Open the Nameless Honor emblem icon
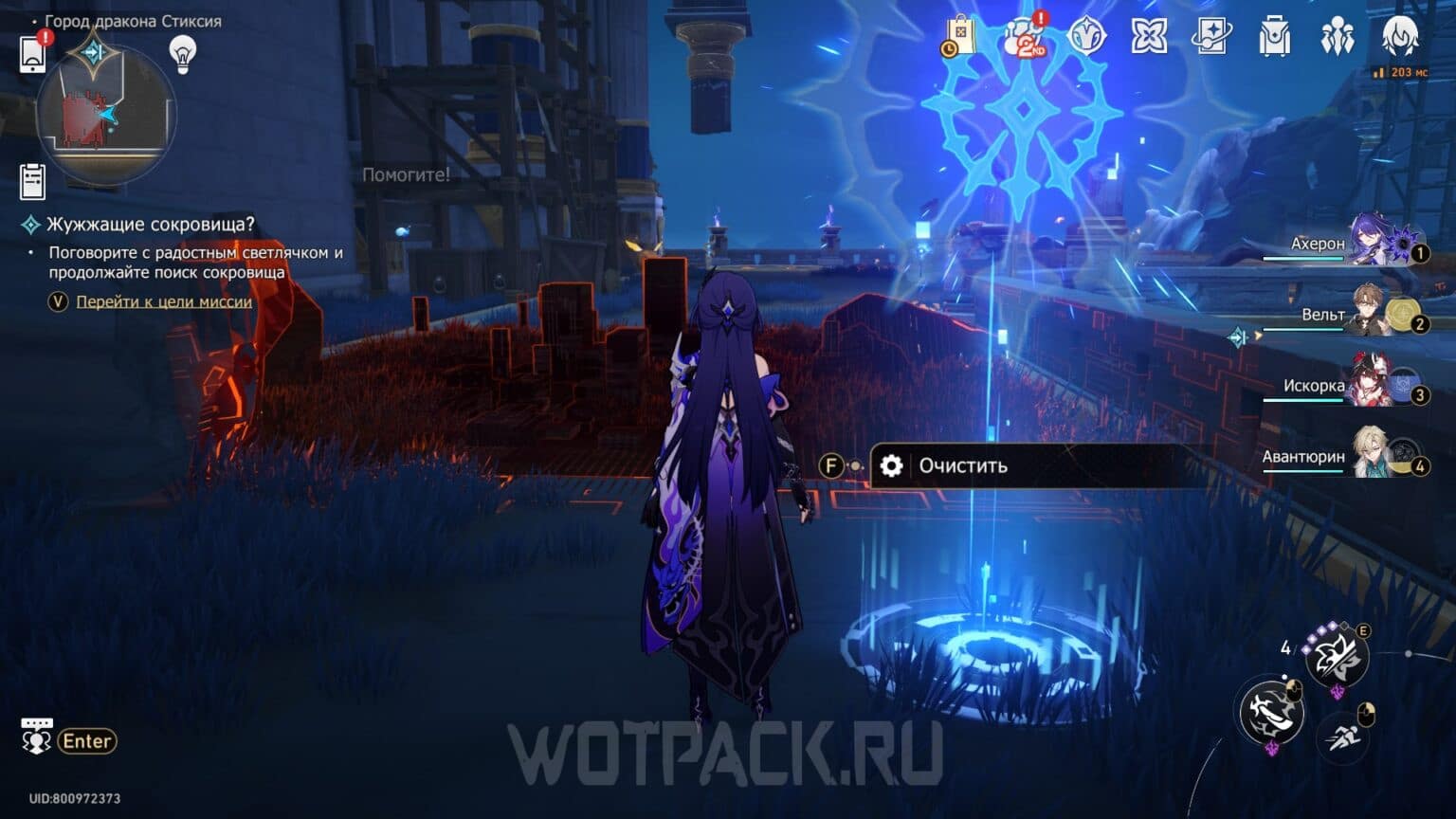The image size is (1456, 819). (x=1150, y=36)
